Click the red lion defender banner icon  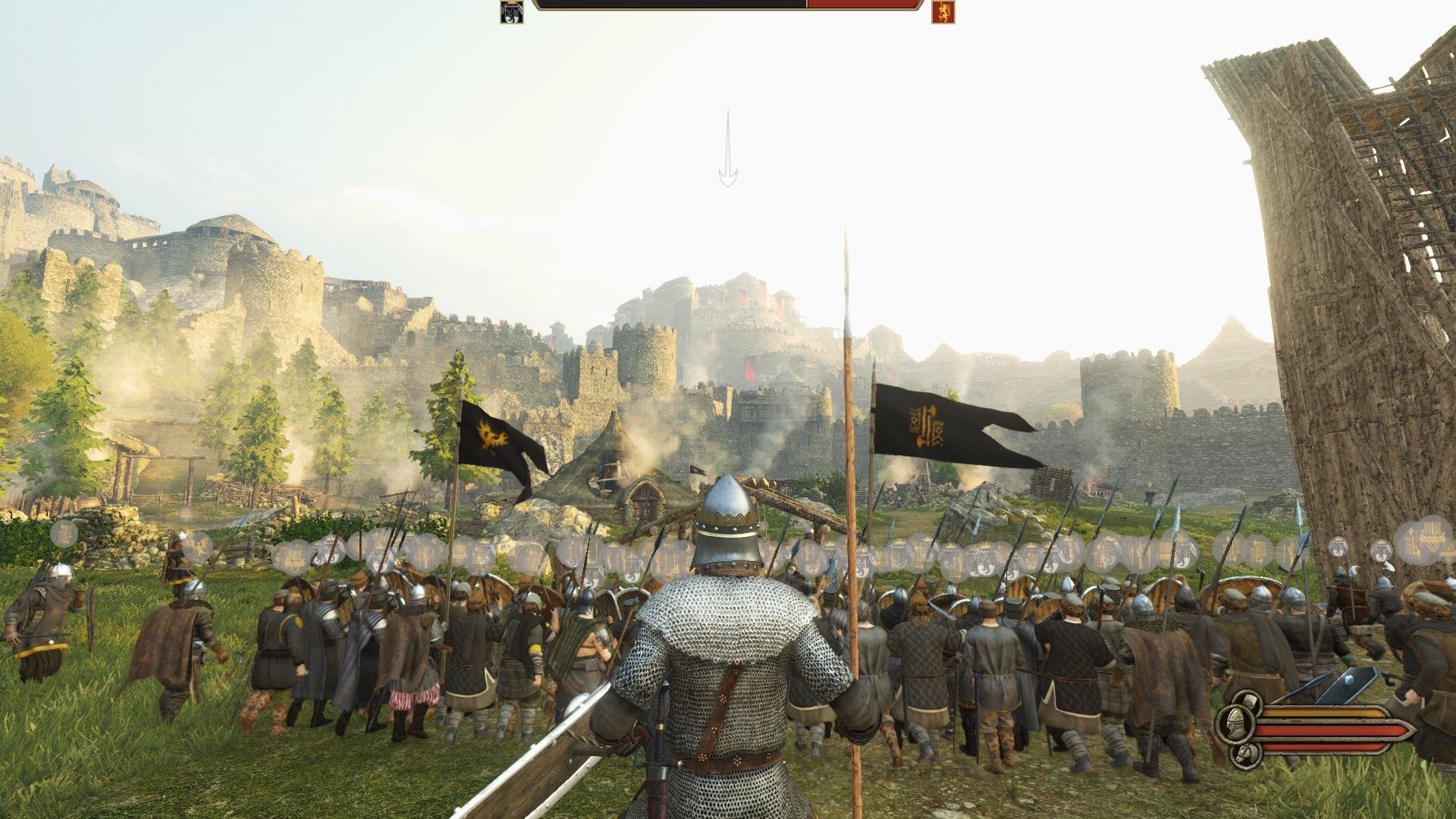click(x=943, y=12)
